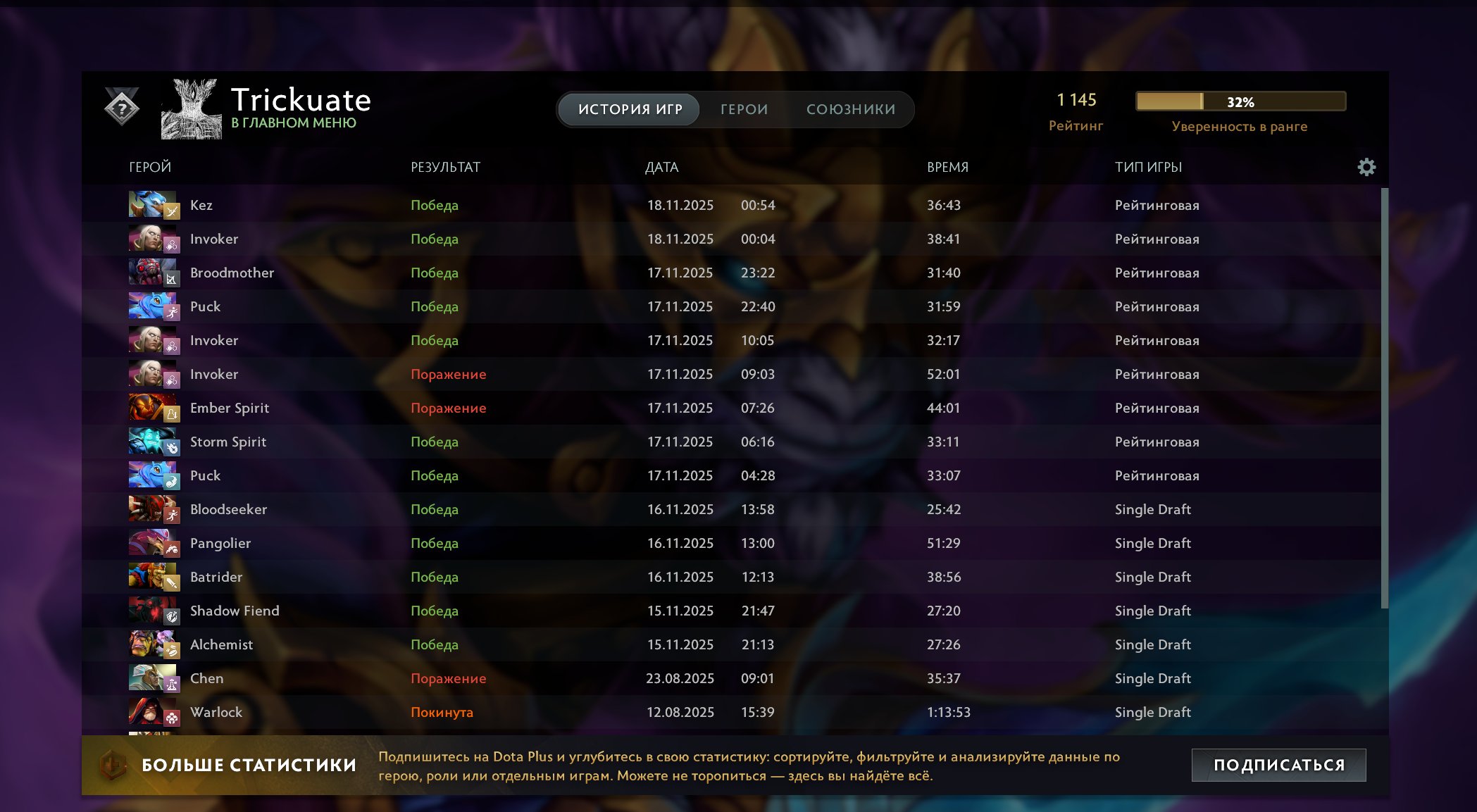This screenshot has width=1477, height=812.
Task: Select the ИСТОРИЯ ИГР tab
Action: coord(629,109)
